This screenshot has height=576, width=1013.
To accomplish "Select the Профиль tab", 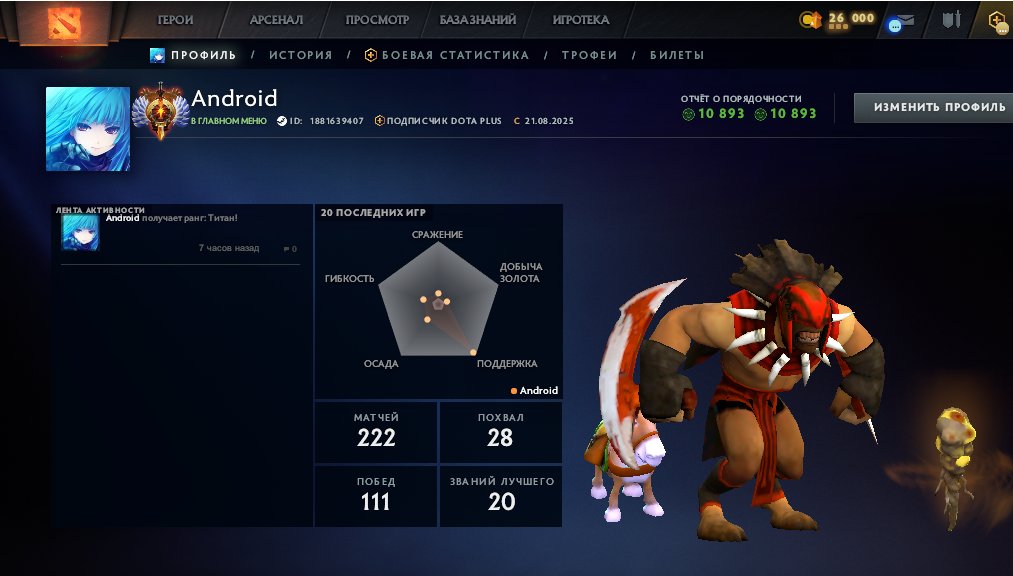I will pyautogui.click(x=194, y=55).
